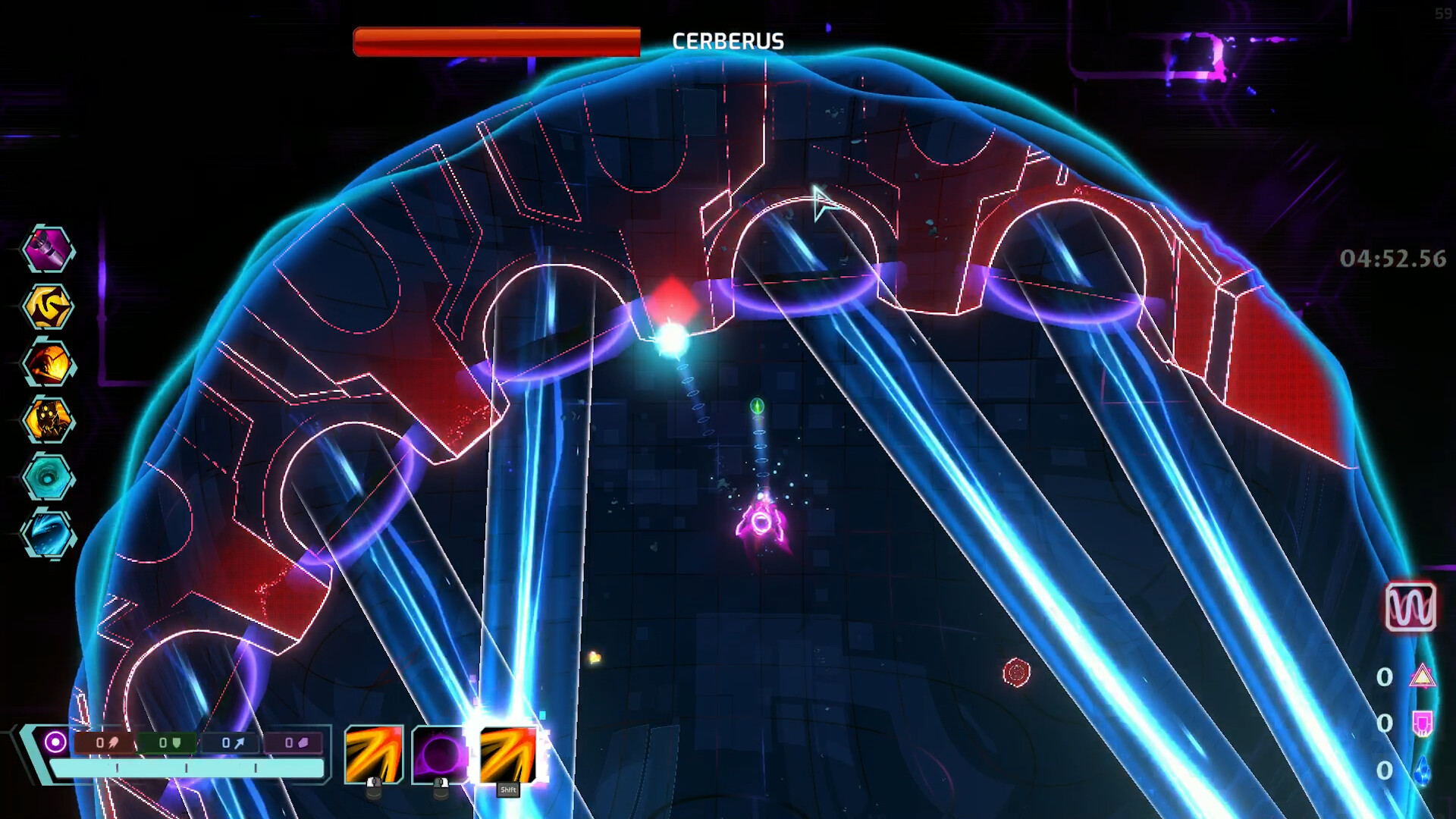Click the missile counter showing zero

click(105, 743)
